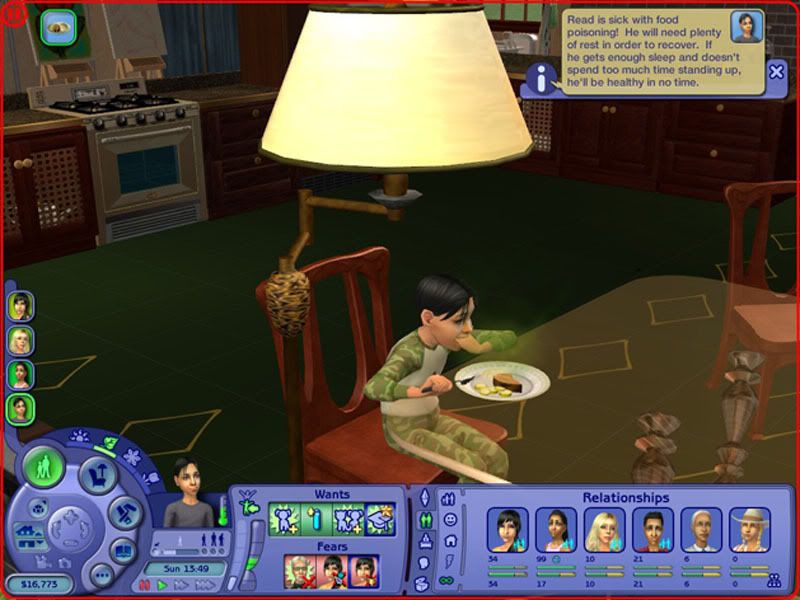Switch to Live mode
The height and width of the screenshot is (600, 800).
(x=44, y=467)
